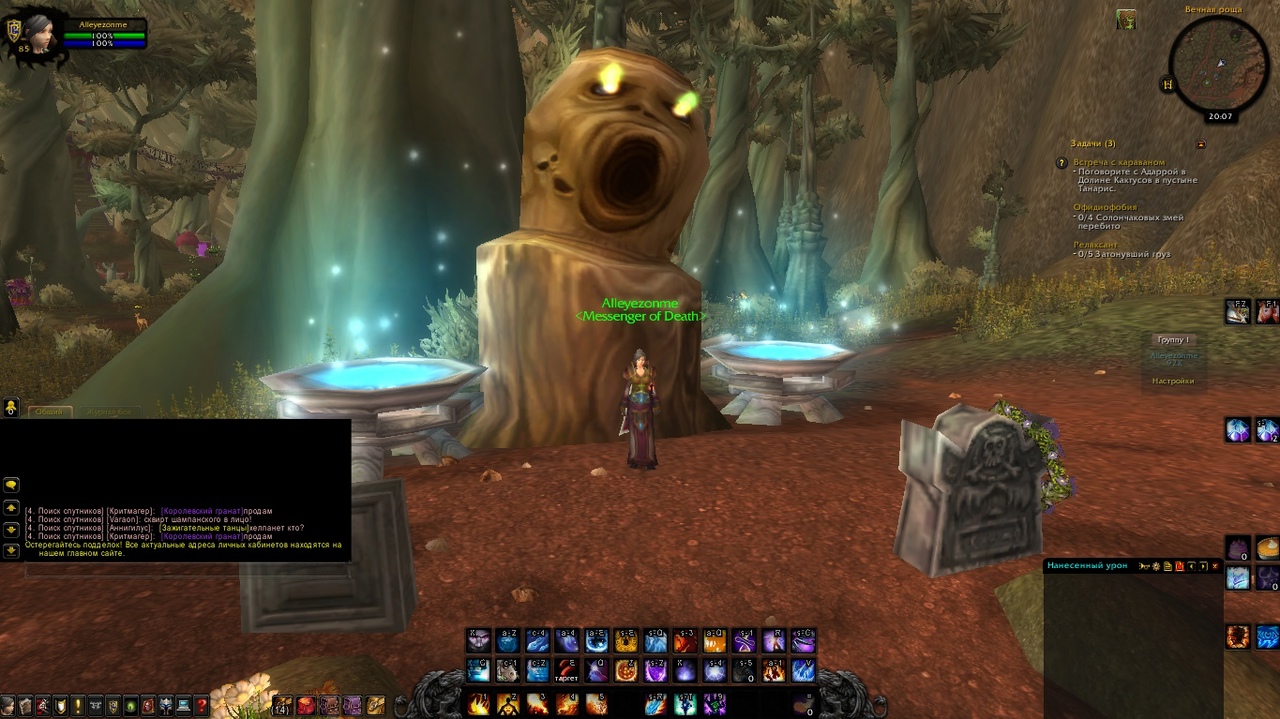Viewport: 1280px width, 719px height.
Task: Jump chat to the newest message
Action: (x=11, y=550)
